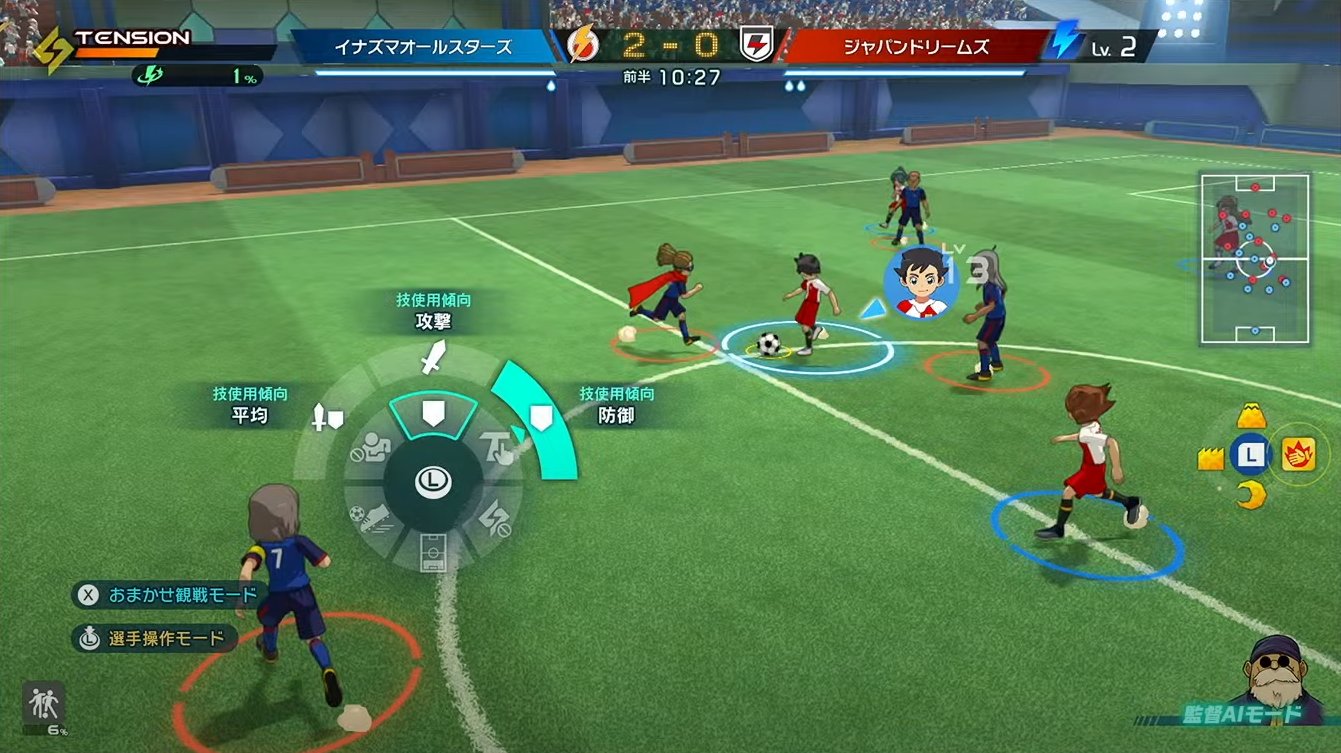Open the soccer pitch formation segment
The height and width of the screenshot is (753, 1341).
[x=433, y=553]
